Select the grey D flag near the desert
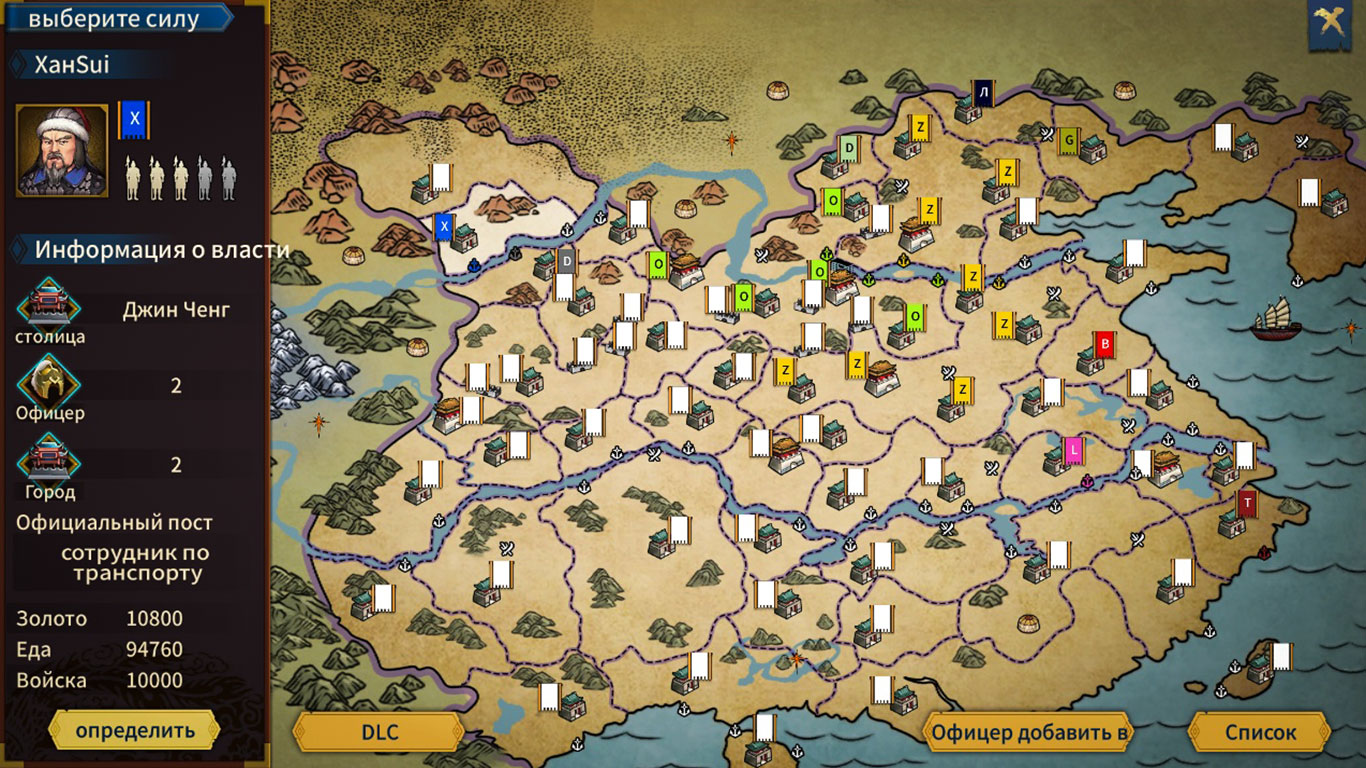Image resolution: width=1366 pixels, height=768 pixels. tap(568, 261)
